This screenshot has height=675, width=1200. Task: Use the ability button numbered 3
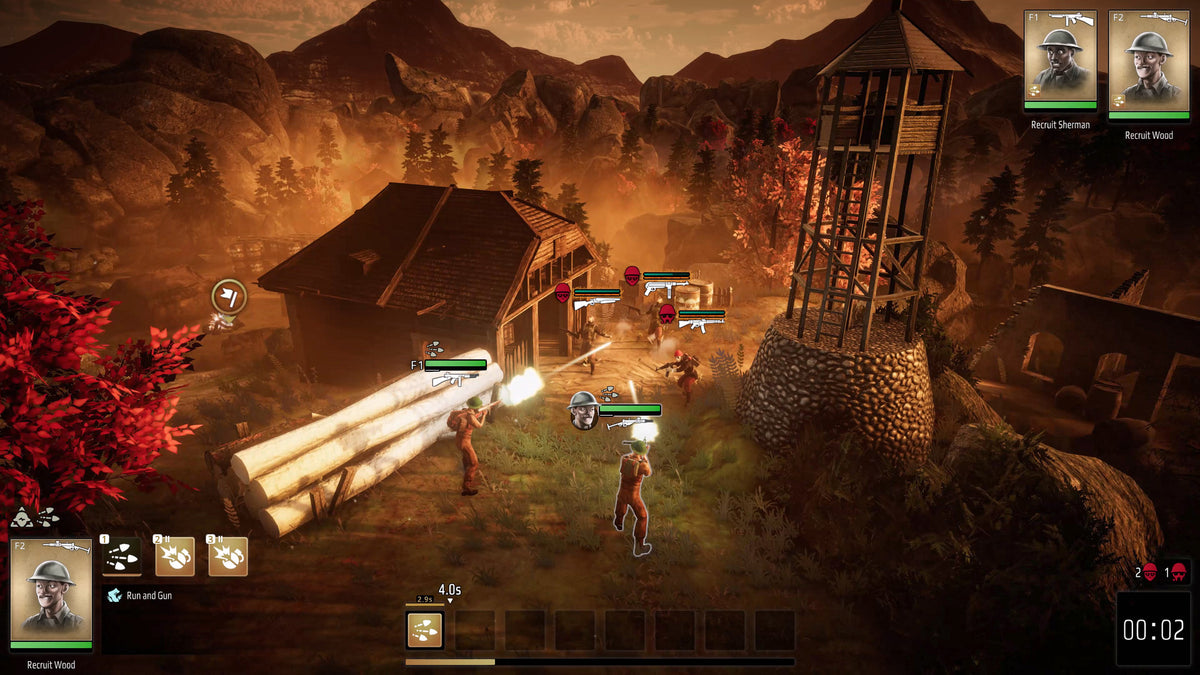pyautogui.click(x=228, y=556)
